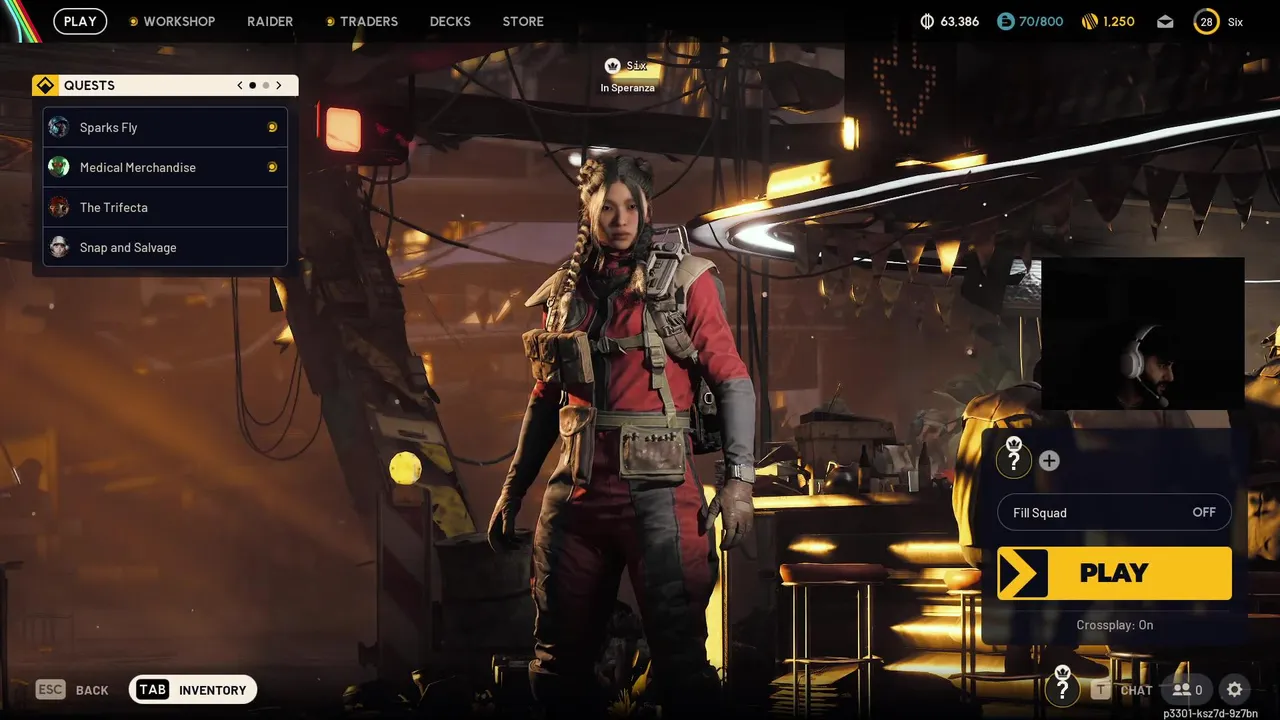Open the mail envelope icon
This screenshot has width=1280, height=720.
[x=1165, y=21]
